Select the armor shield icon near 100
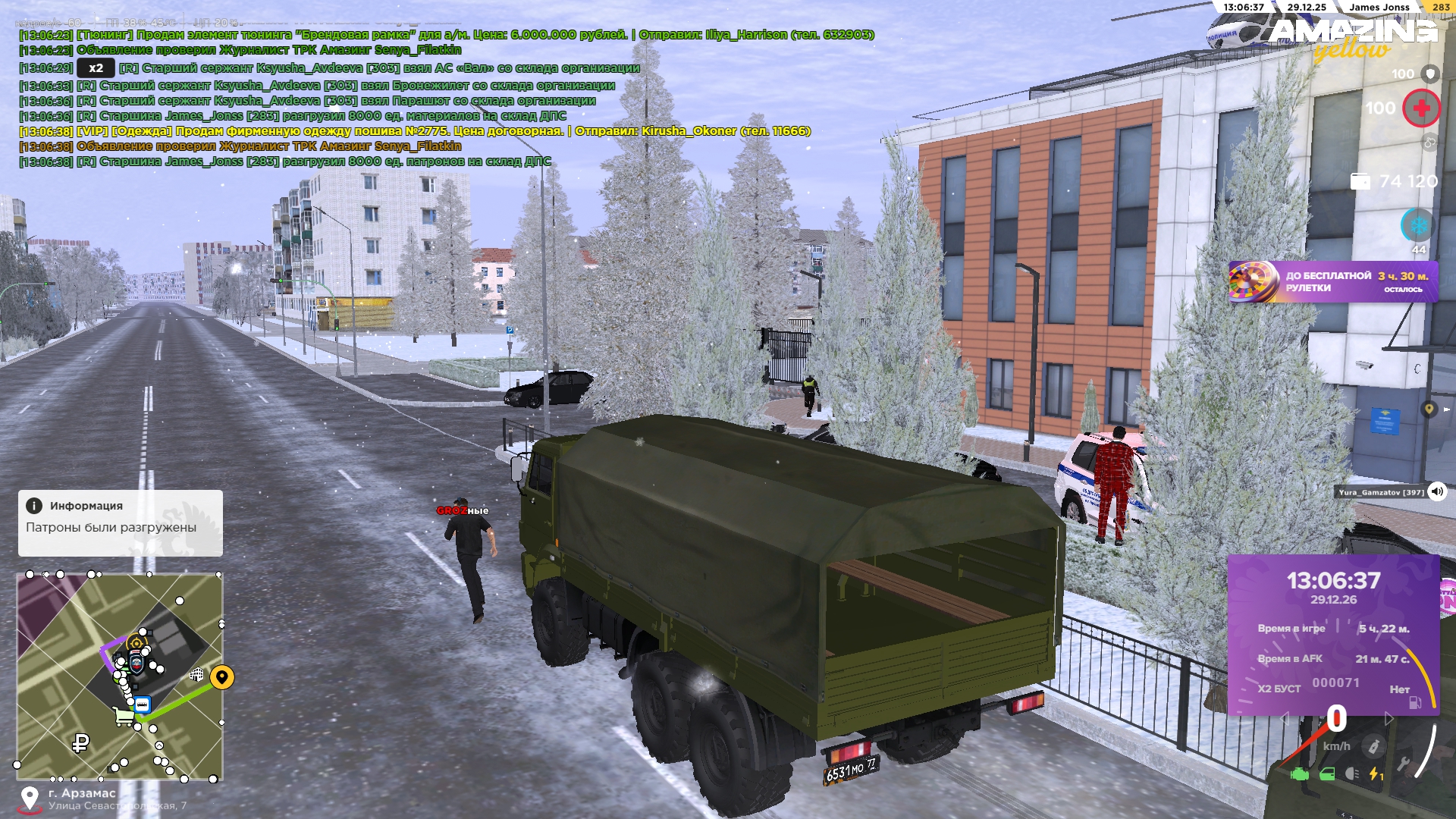Screen dimensions: 1456x819 click(1431, 74)
